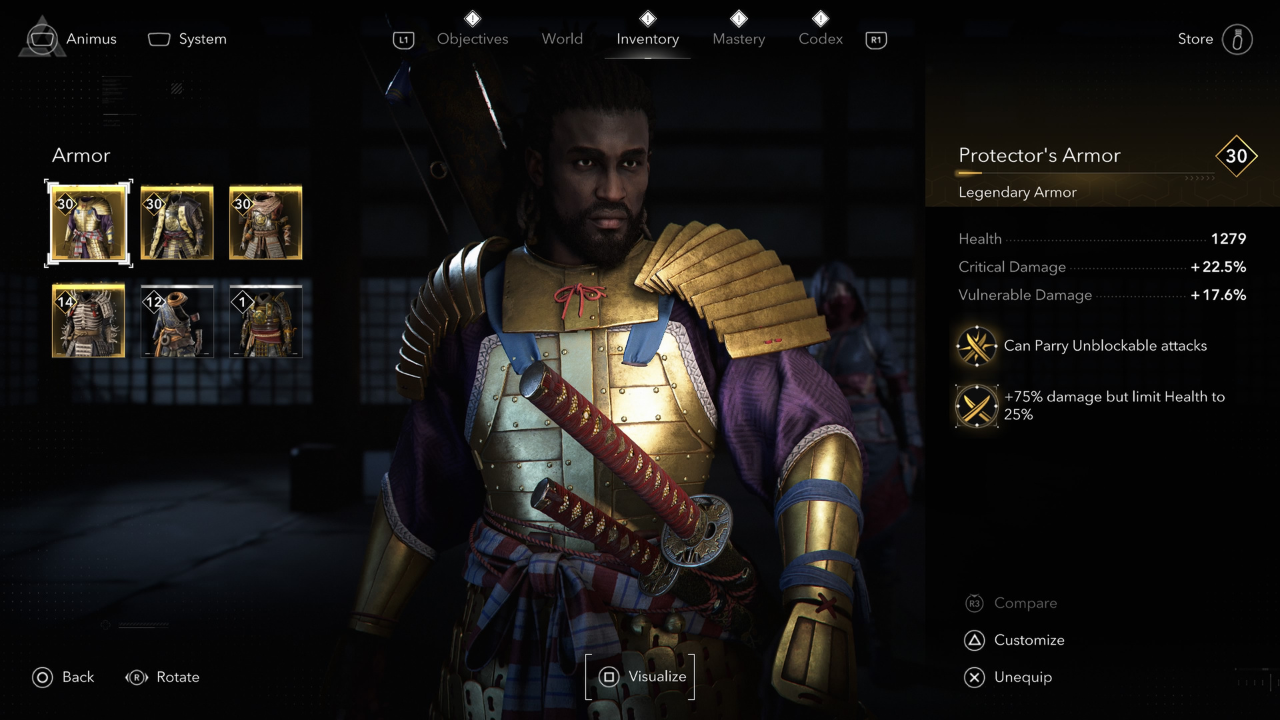The height and width of the screenshot is (720, 1280).
Task: Select the equipped purple-and-gold Protector's Armor slot
Action: (x=88, y=223)
